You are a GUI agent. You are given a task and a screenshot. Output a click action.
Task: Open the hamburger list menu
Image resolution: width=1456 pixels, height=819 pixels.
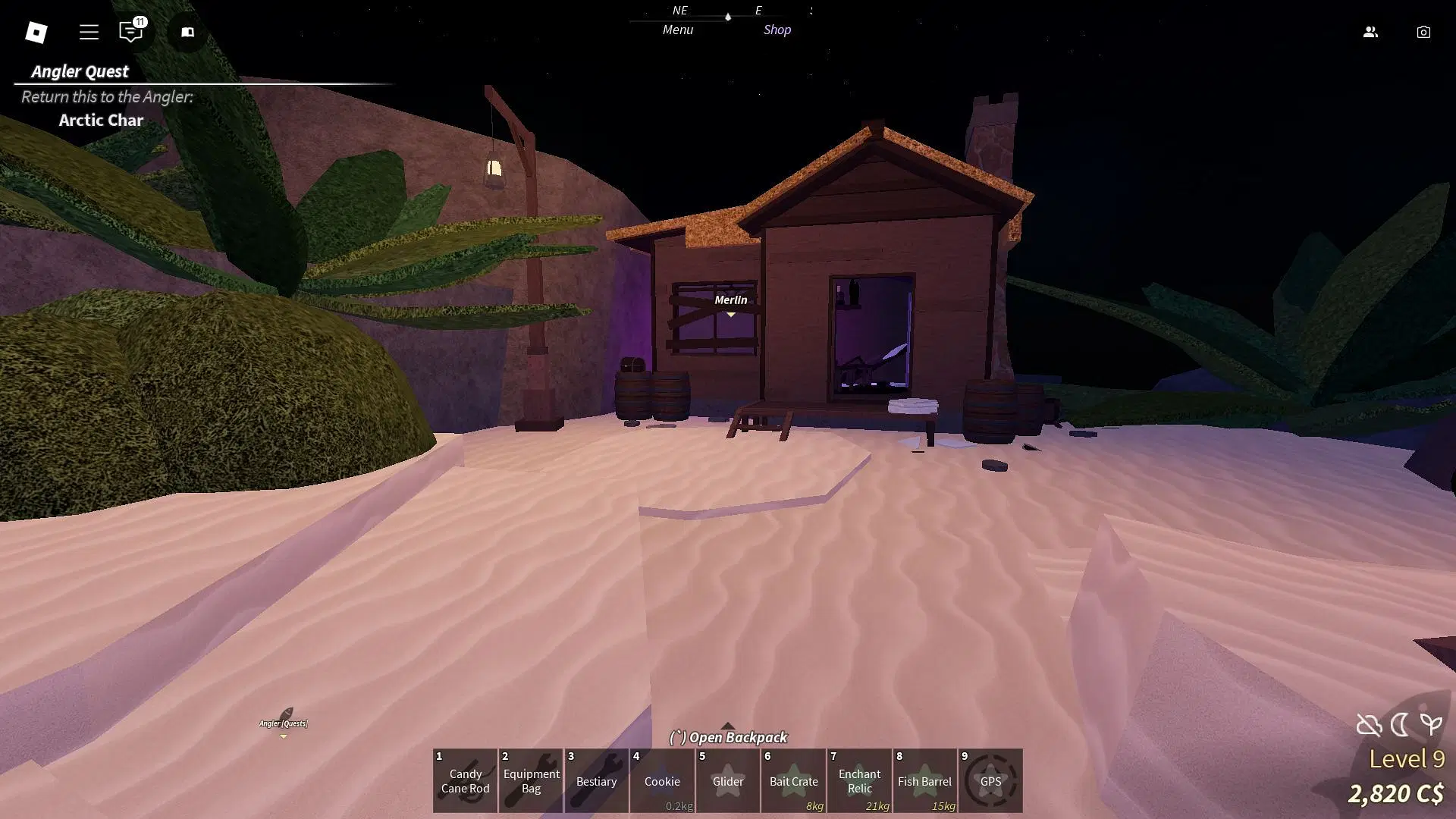coord(89,32)
